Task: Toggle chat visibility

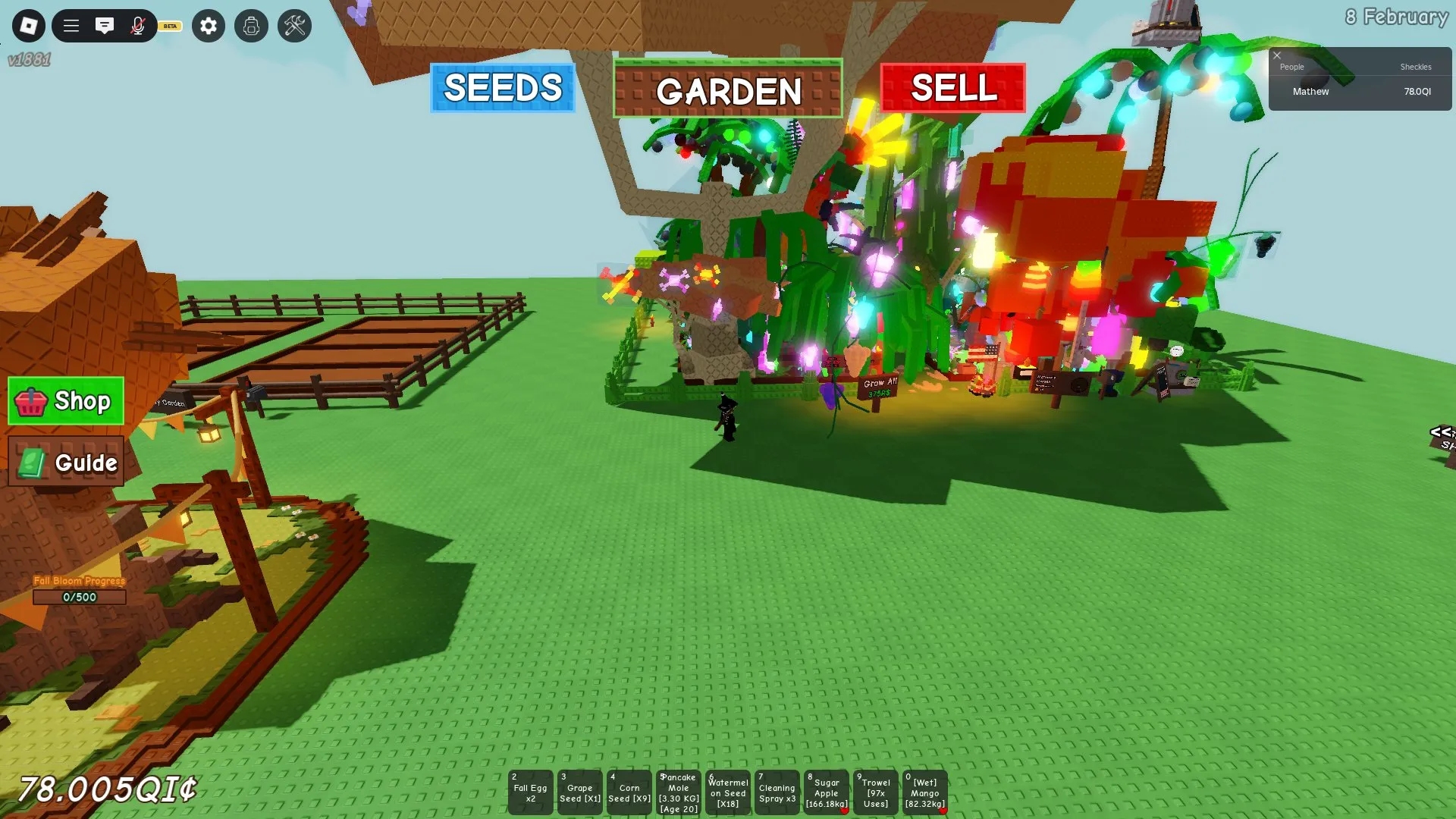Action: coord(105,25)
